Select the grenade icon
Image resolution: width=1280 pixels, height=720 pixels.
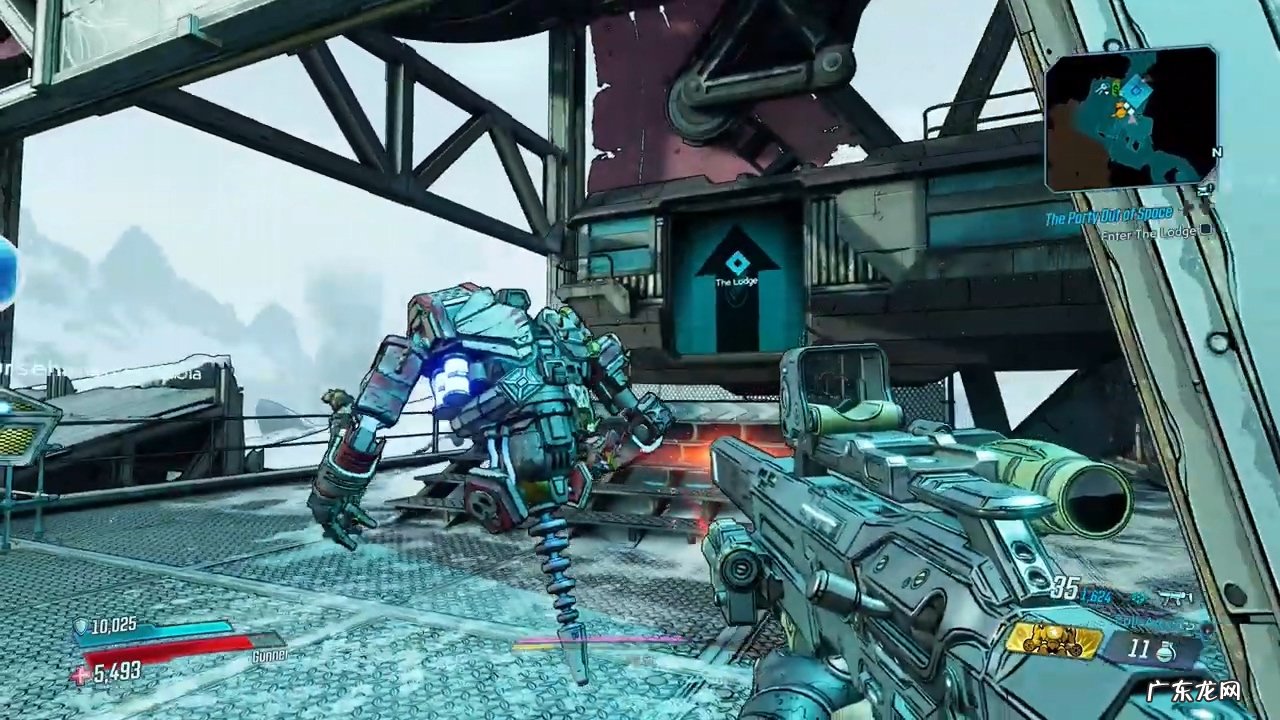1164,651
